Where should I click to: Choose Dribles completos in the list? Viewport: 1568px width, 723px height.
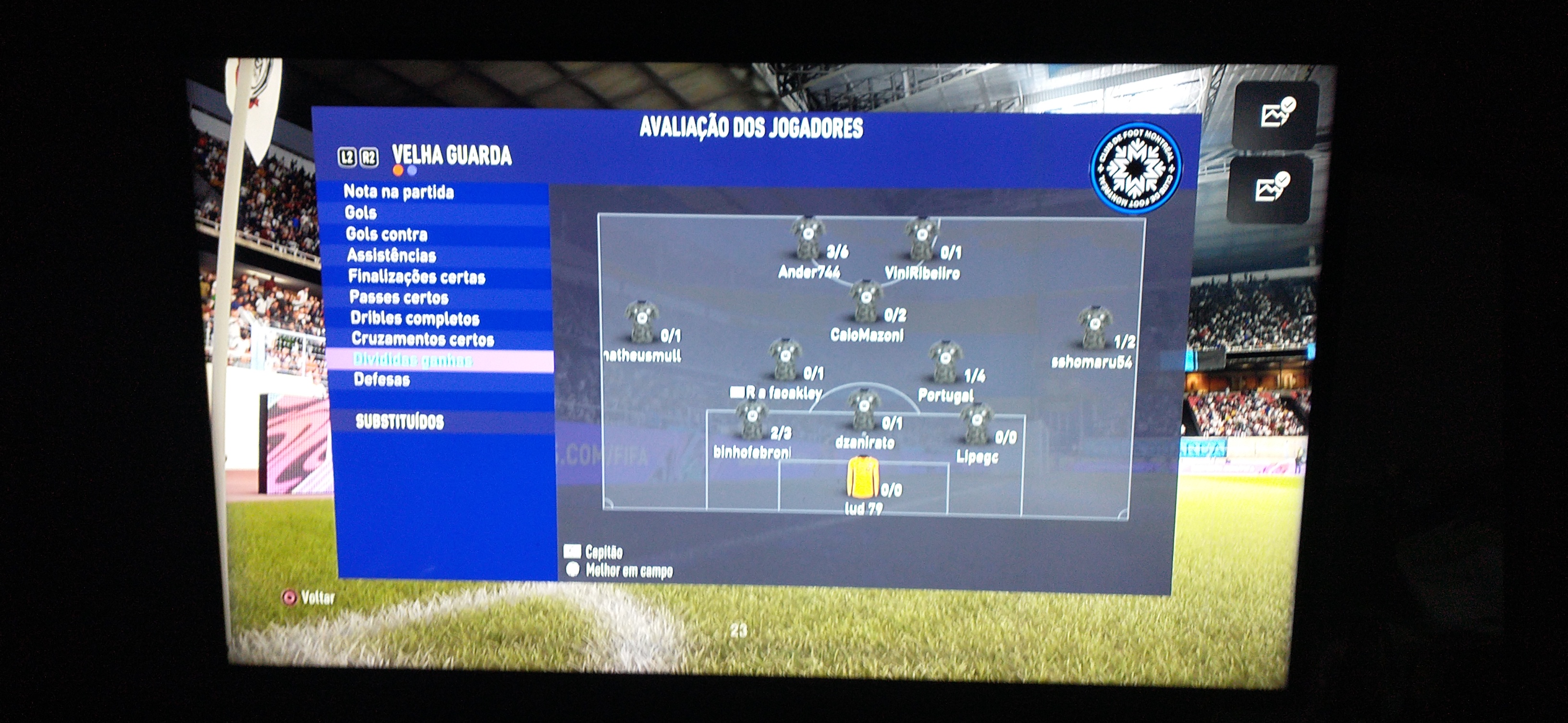coord(415,319)
